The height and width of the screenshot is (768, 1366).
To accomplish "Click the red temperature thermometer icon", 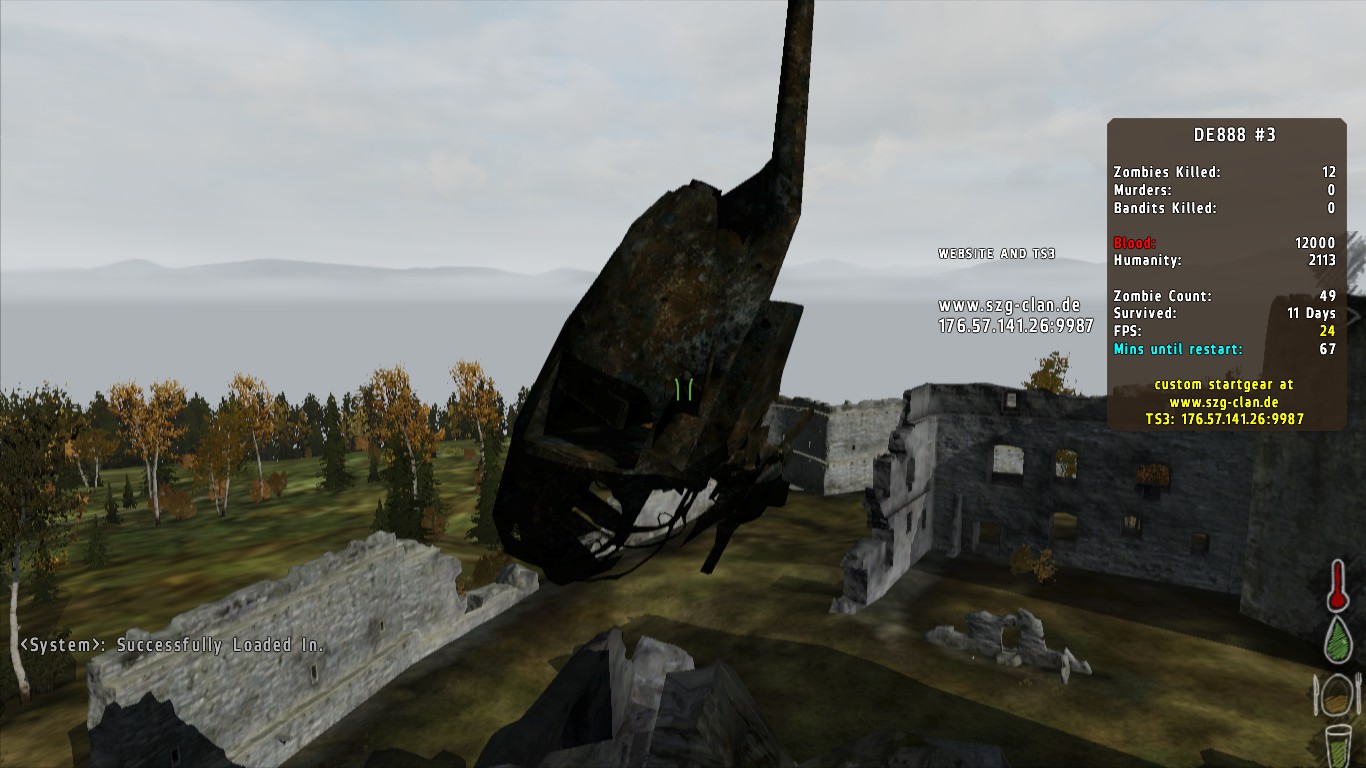I will tap(1337, 585).
